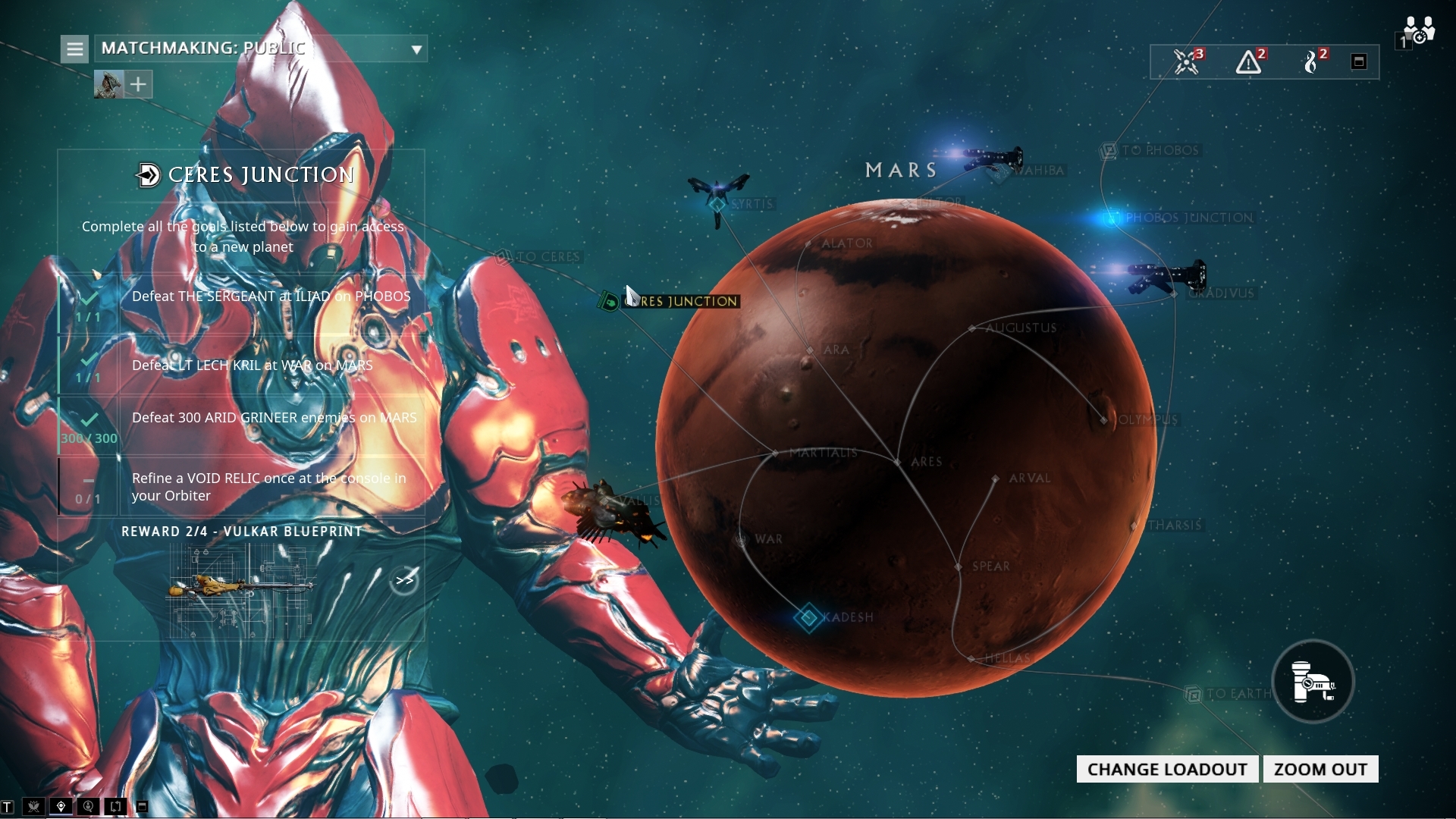Open the navigation location pin icon
This screenshot has height=819, width=1456.
[x=61, y=807]
